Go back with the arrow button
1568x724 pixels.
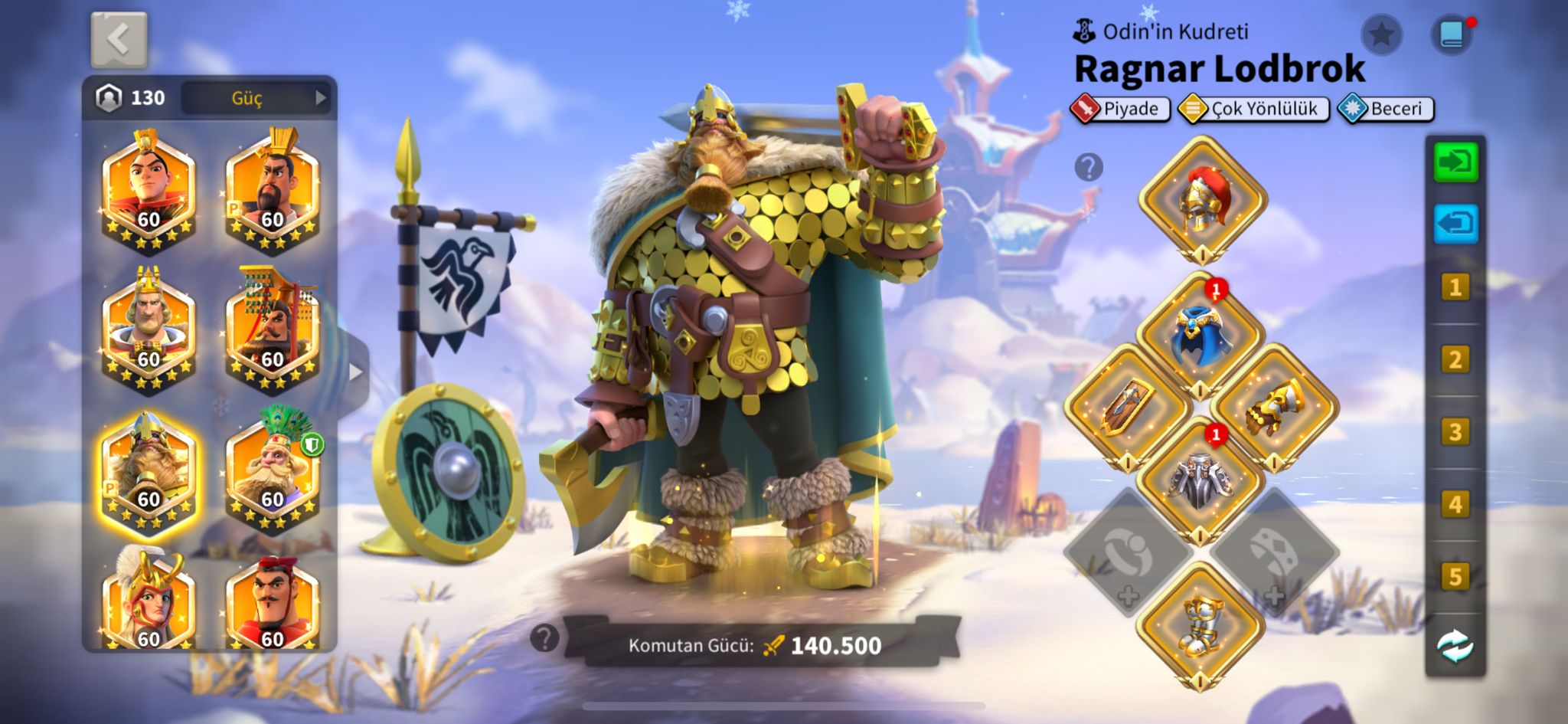tap(119, 40)
